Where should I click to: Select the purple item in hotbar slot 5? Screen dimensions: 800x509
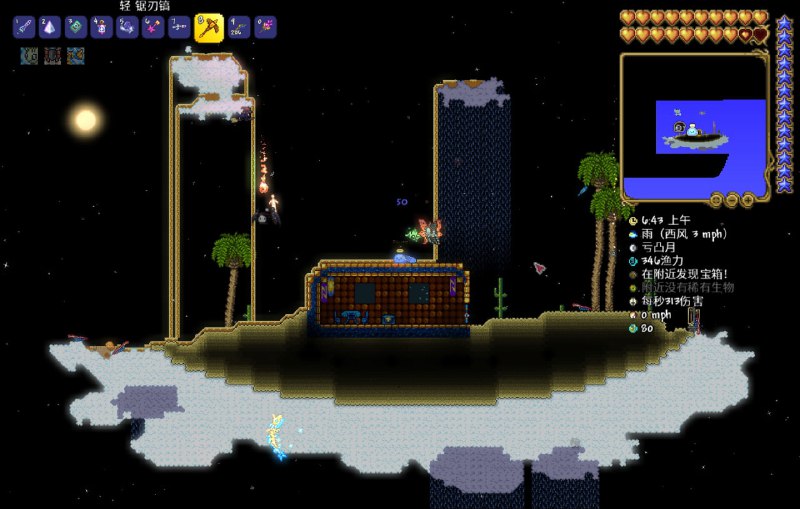[127, 28]
